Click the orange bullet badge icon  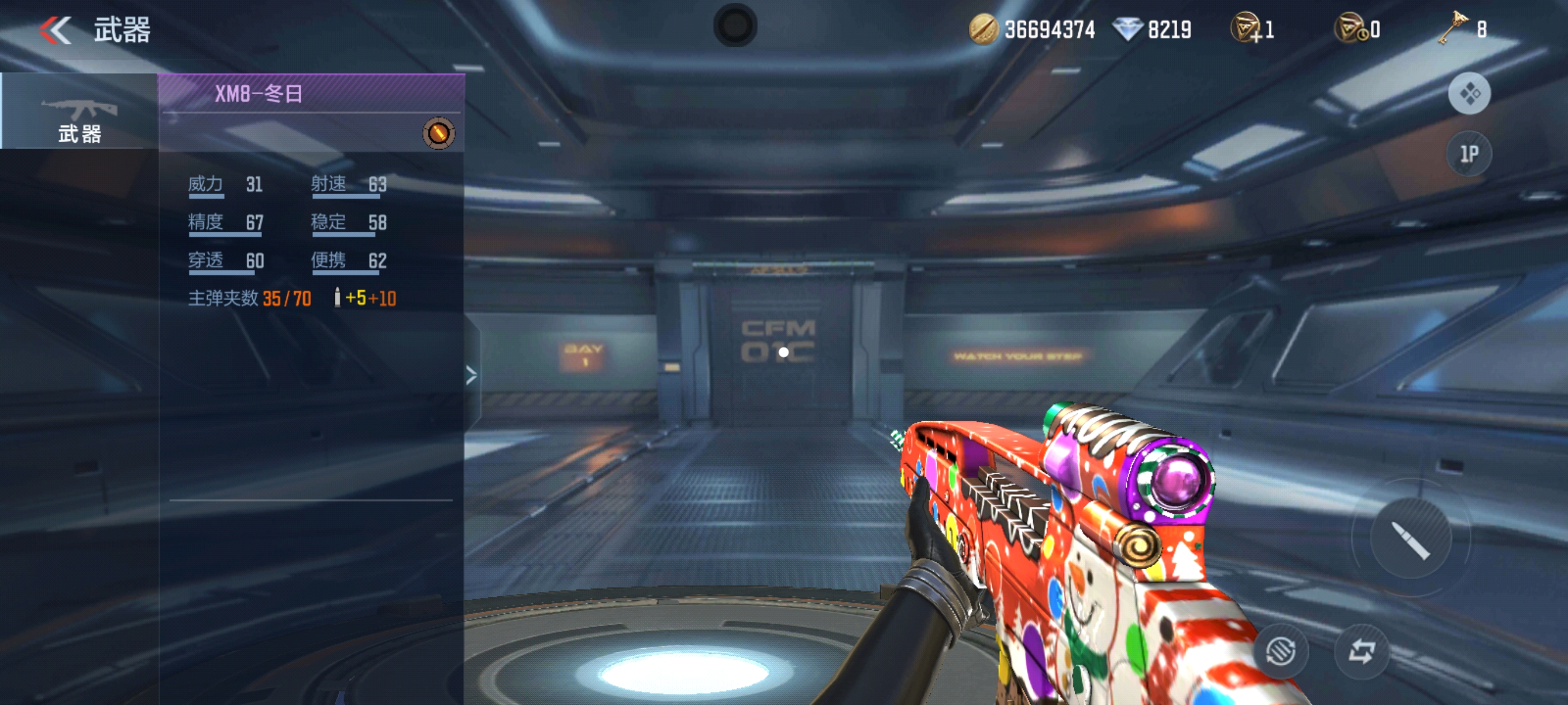[438, 133]
